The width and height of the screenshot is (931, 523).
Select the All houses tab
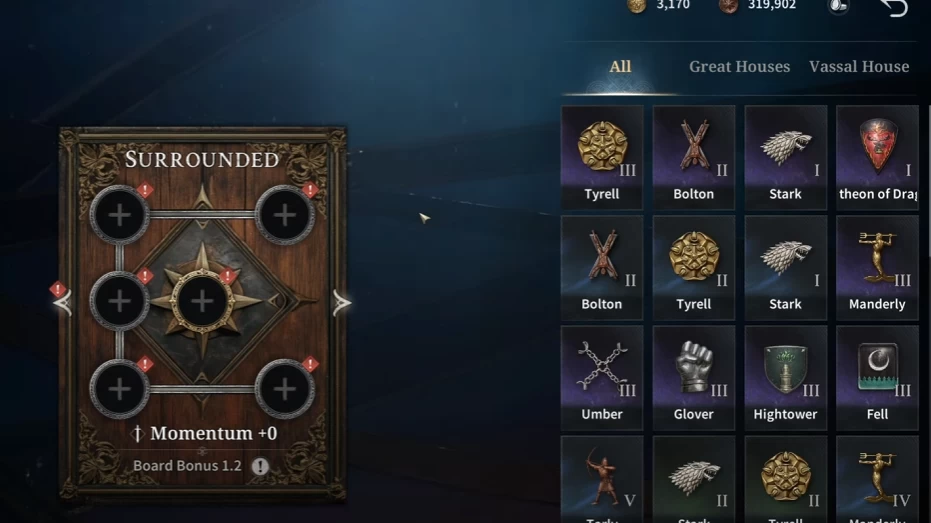tap(620, 67)
